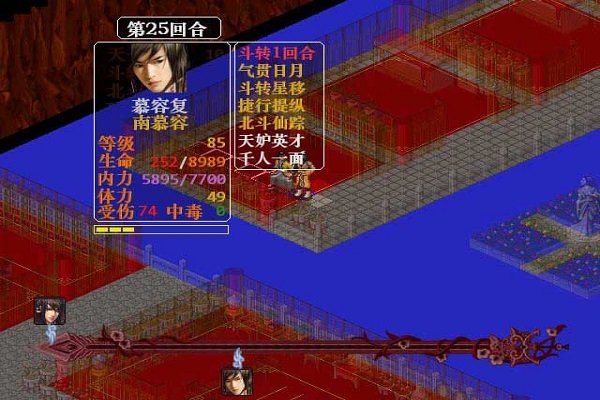600x400 pixels.
Task: Select the 斗转星移 skill entry
Action: pos(270,89)
